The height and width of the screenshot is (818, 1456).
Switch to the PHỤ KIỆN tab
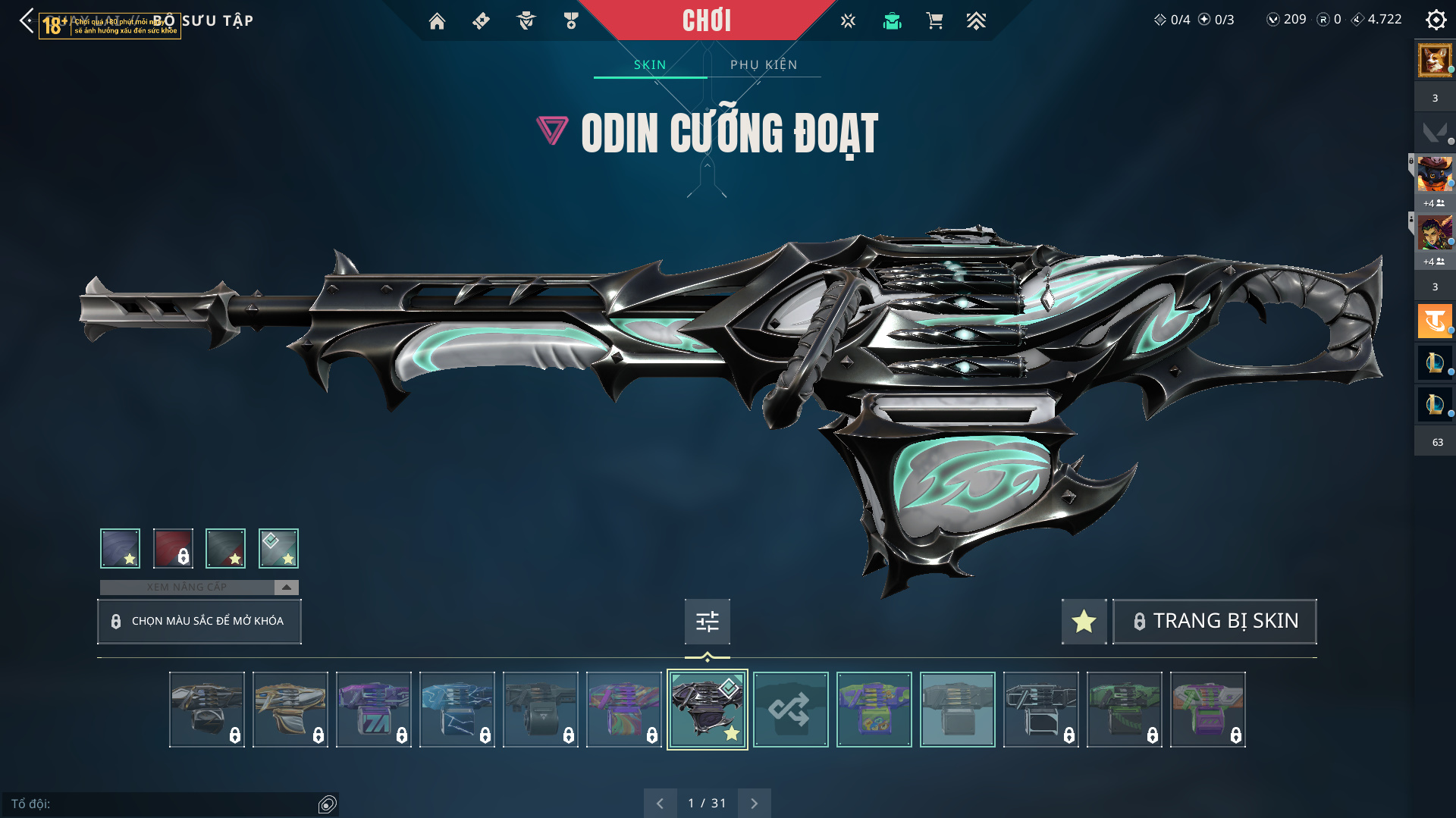[764, 64]
